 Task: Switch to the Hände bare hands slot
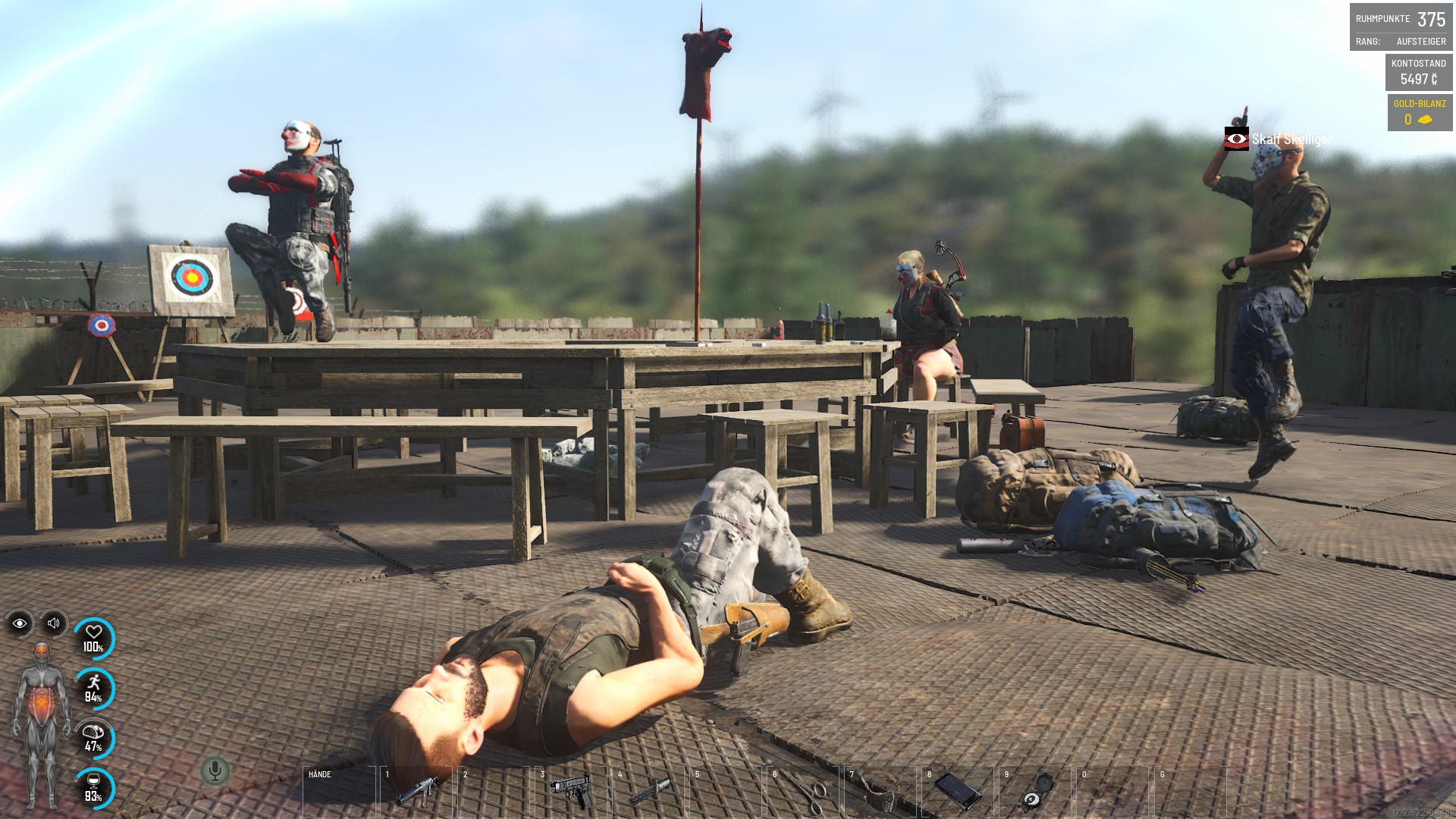(x=339, y=792)
